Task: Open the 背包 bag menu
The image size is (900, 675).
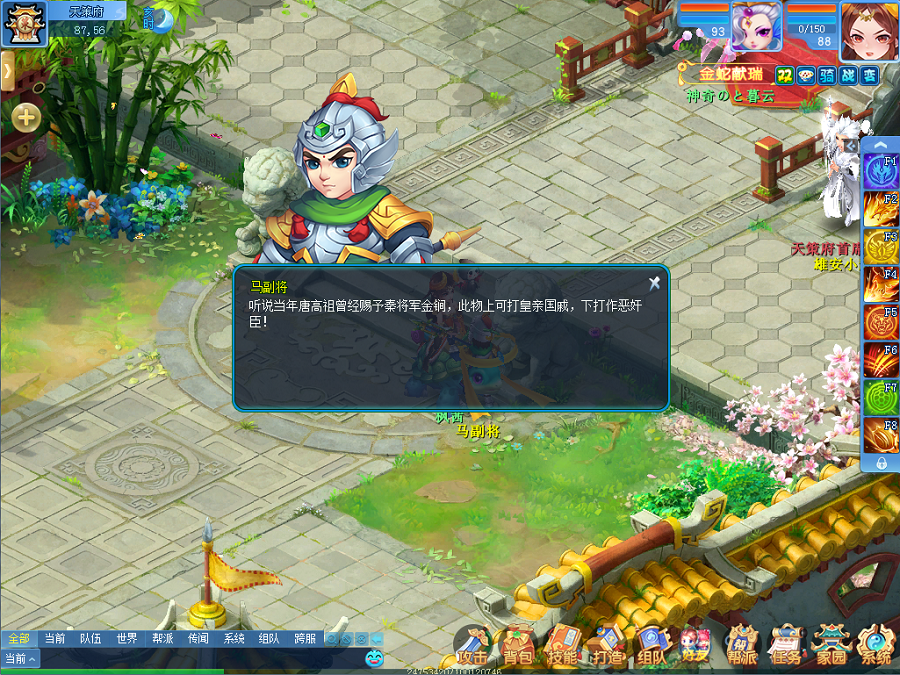Action: pyautogui.click(x=518, y=646)
